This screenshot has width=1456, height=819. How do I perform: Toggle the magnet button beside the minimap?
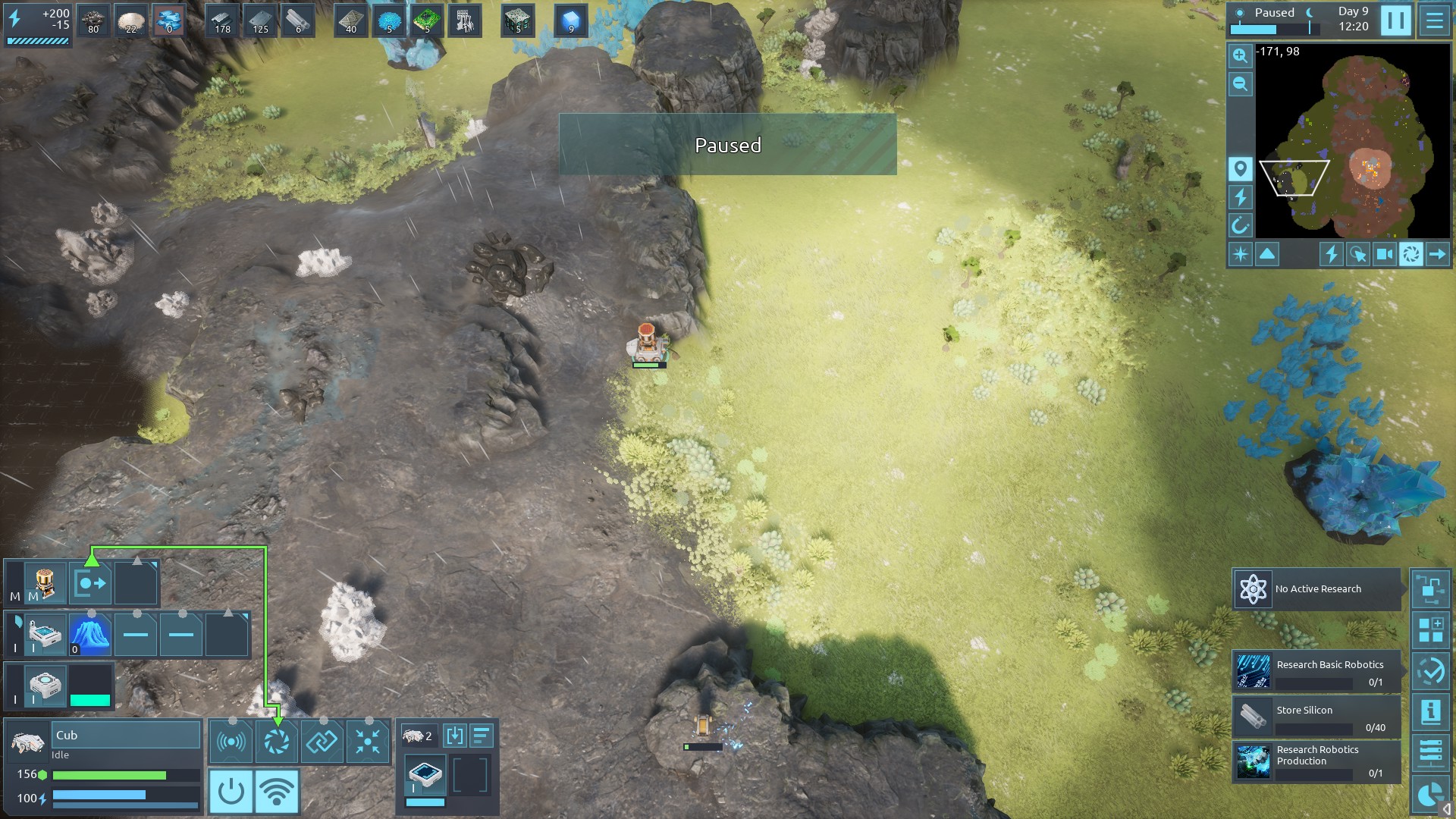coord(1240,225)
